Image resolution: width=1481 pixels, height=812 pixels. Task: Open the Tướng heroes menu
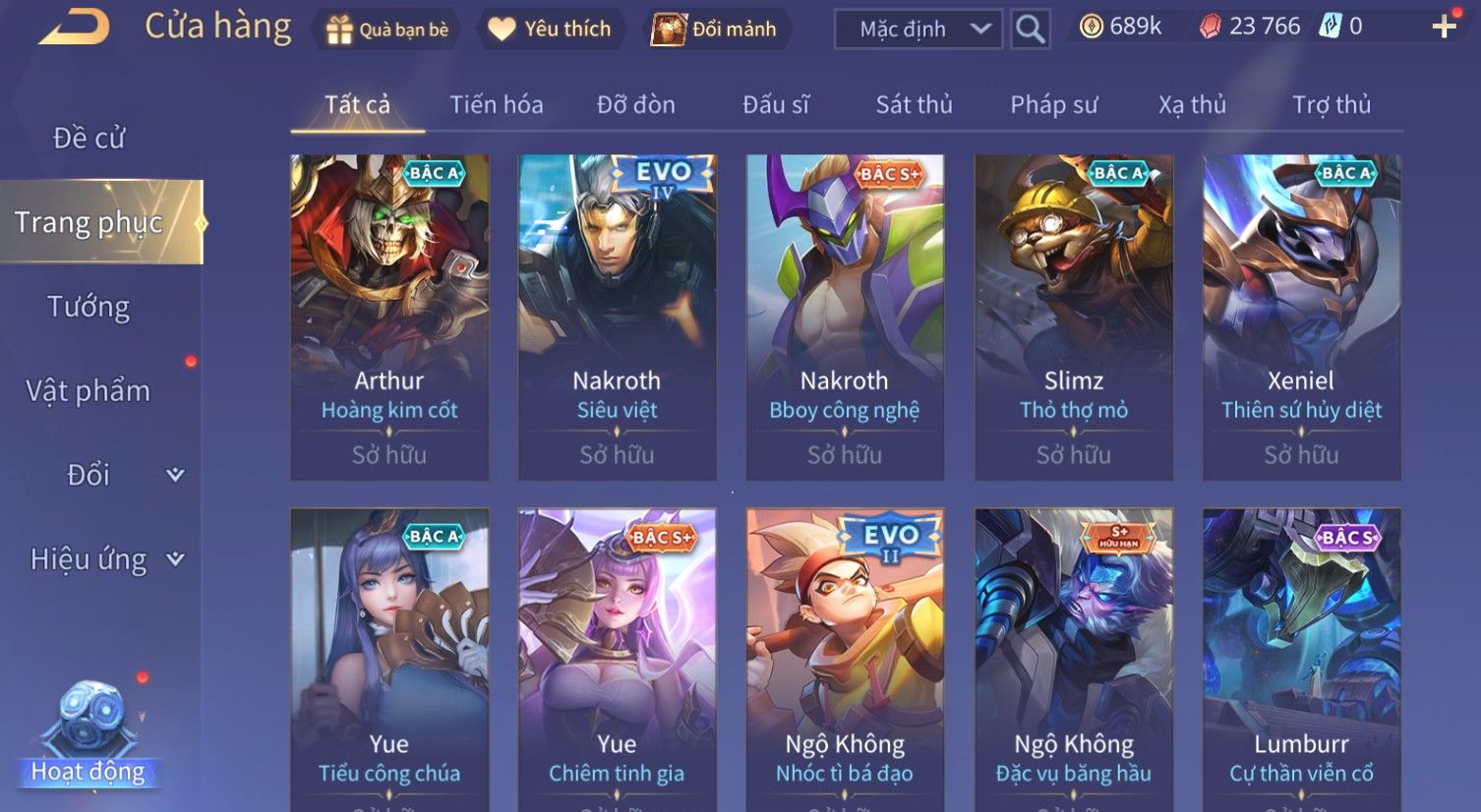[x=89, y=308]
